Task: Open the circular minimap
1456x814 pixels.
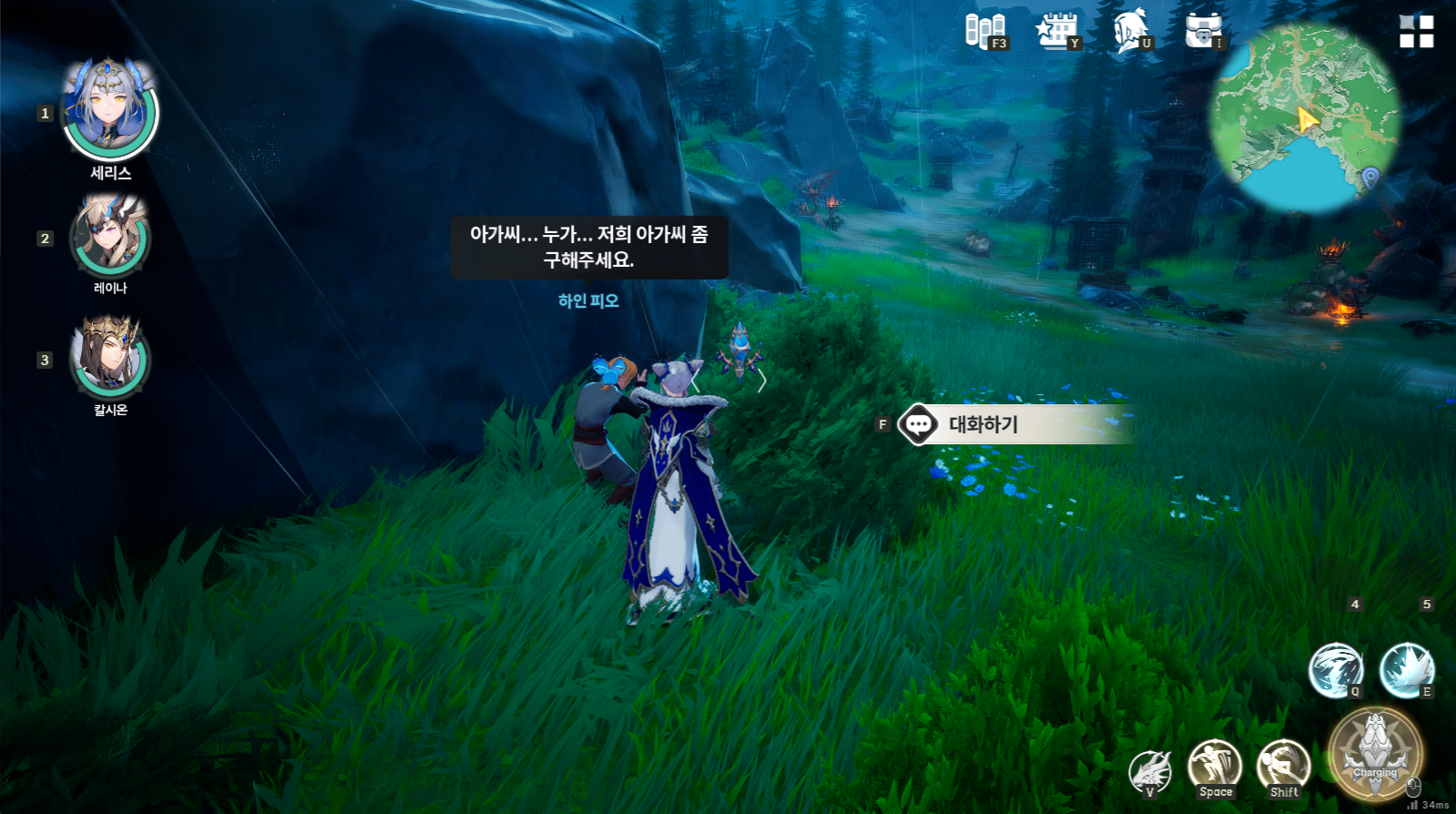Action: (x=1304, y=118)
